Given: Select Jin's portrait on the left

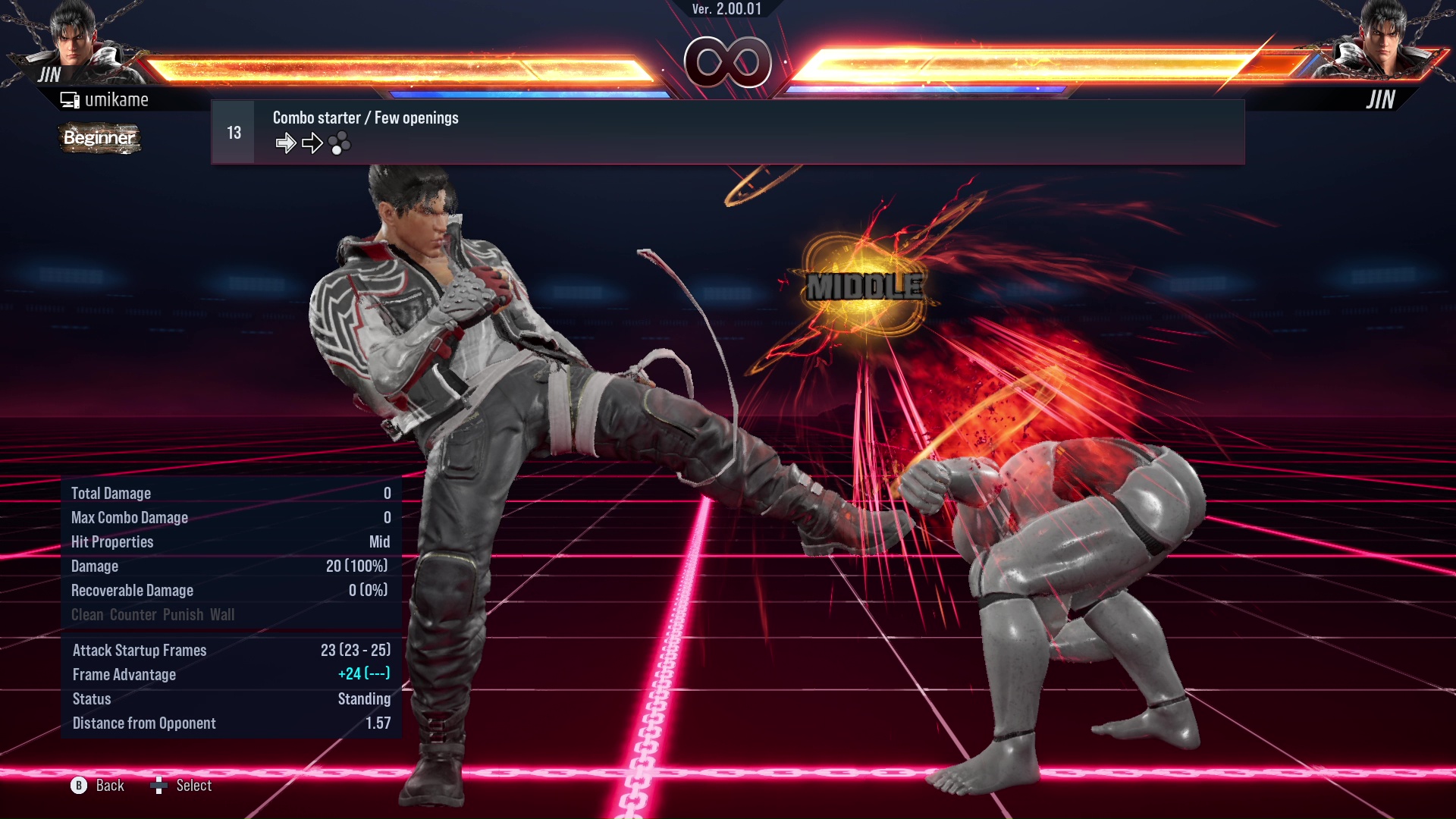Looking at the screenshot, I should [72, 42].
